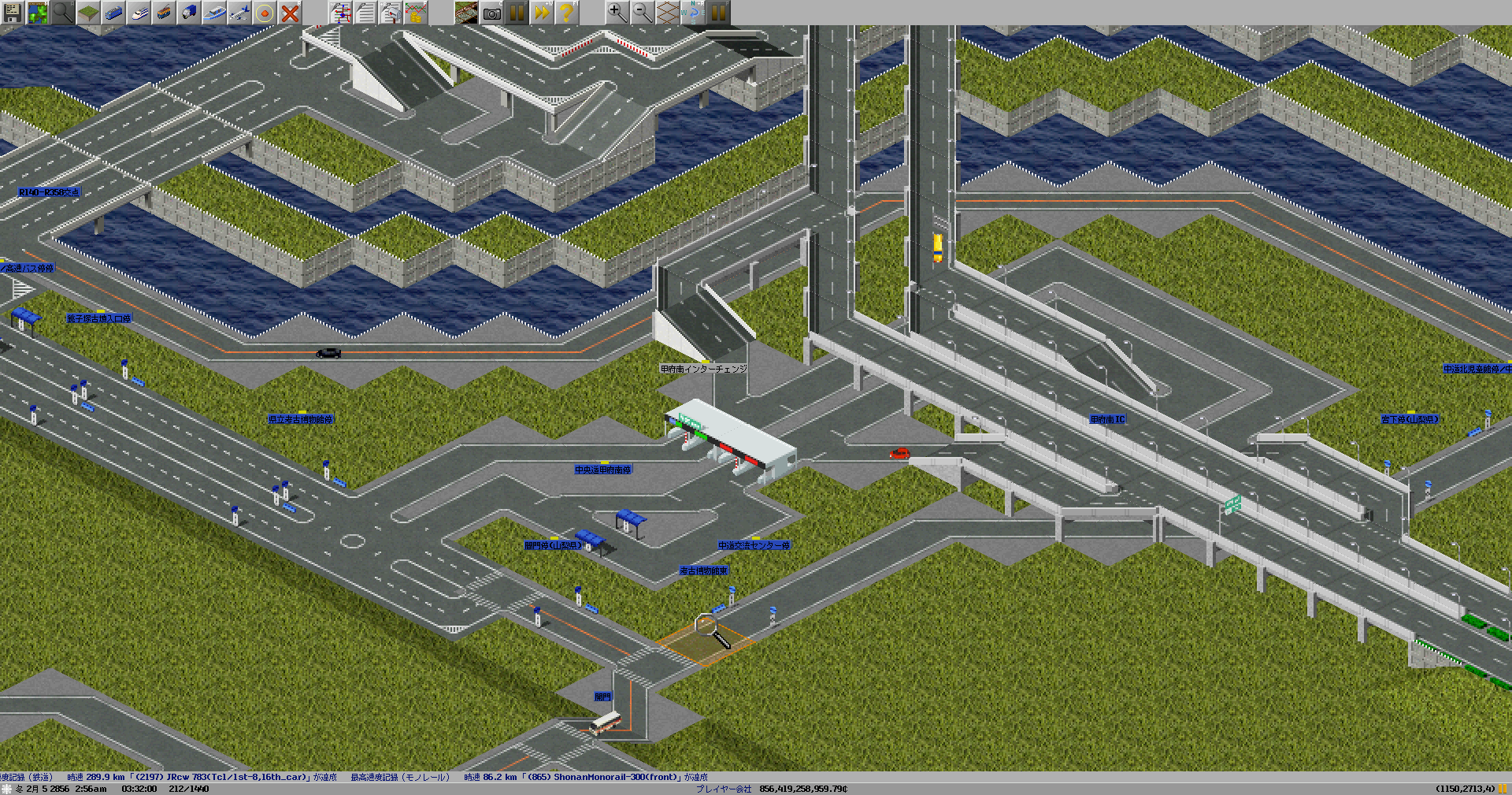Zoom in with the plus magnifier
This screenshot has height=795, width=1512.
(x=617, y=13)
